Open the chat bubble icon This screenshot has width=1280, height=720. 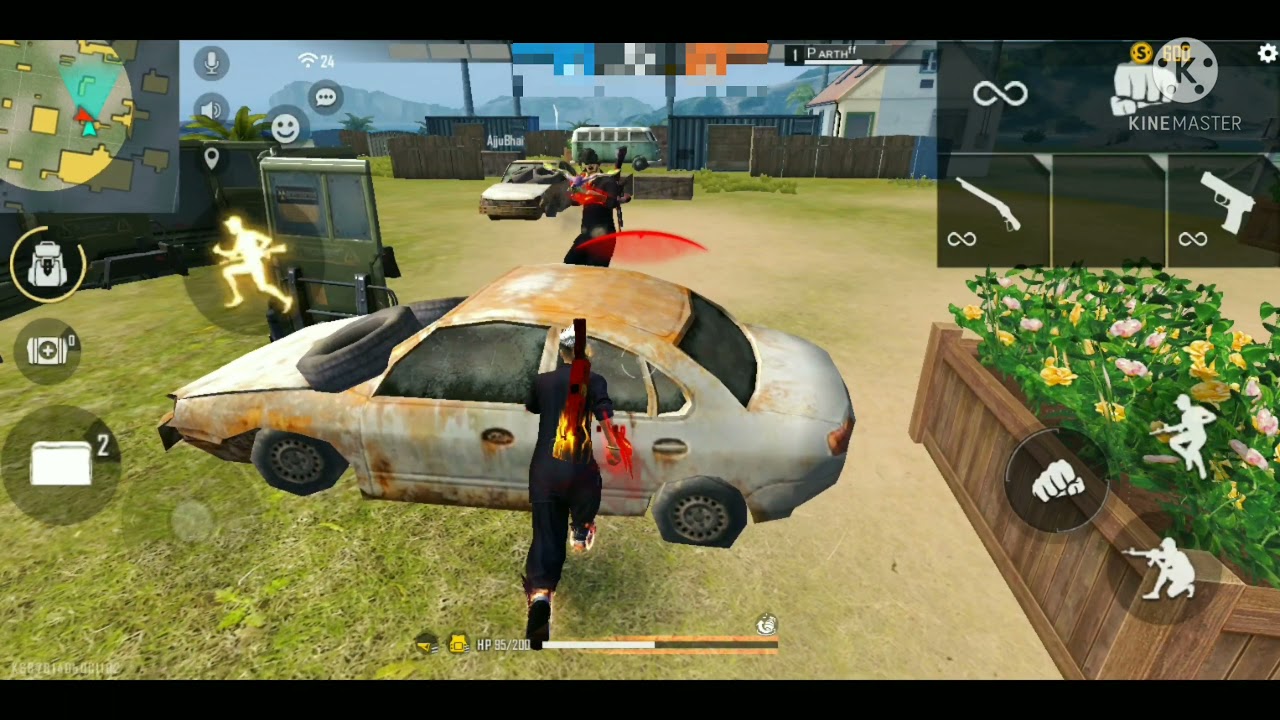(325, 97)
